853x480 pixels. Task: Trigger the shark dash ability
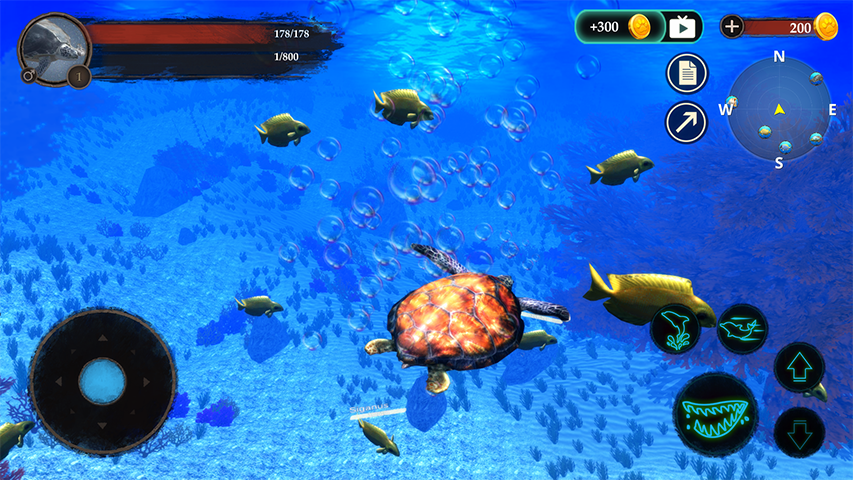pyautogui.click(x=742, y=328)
